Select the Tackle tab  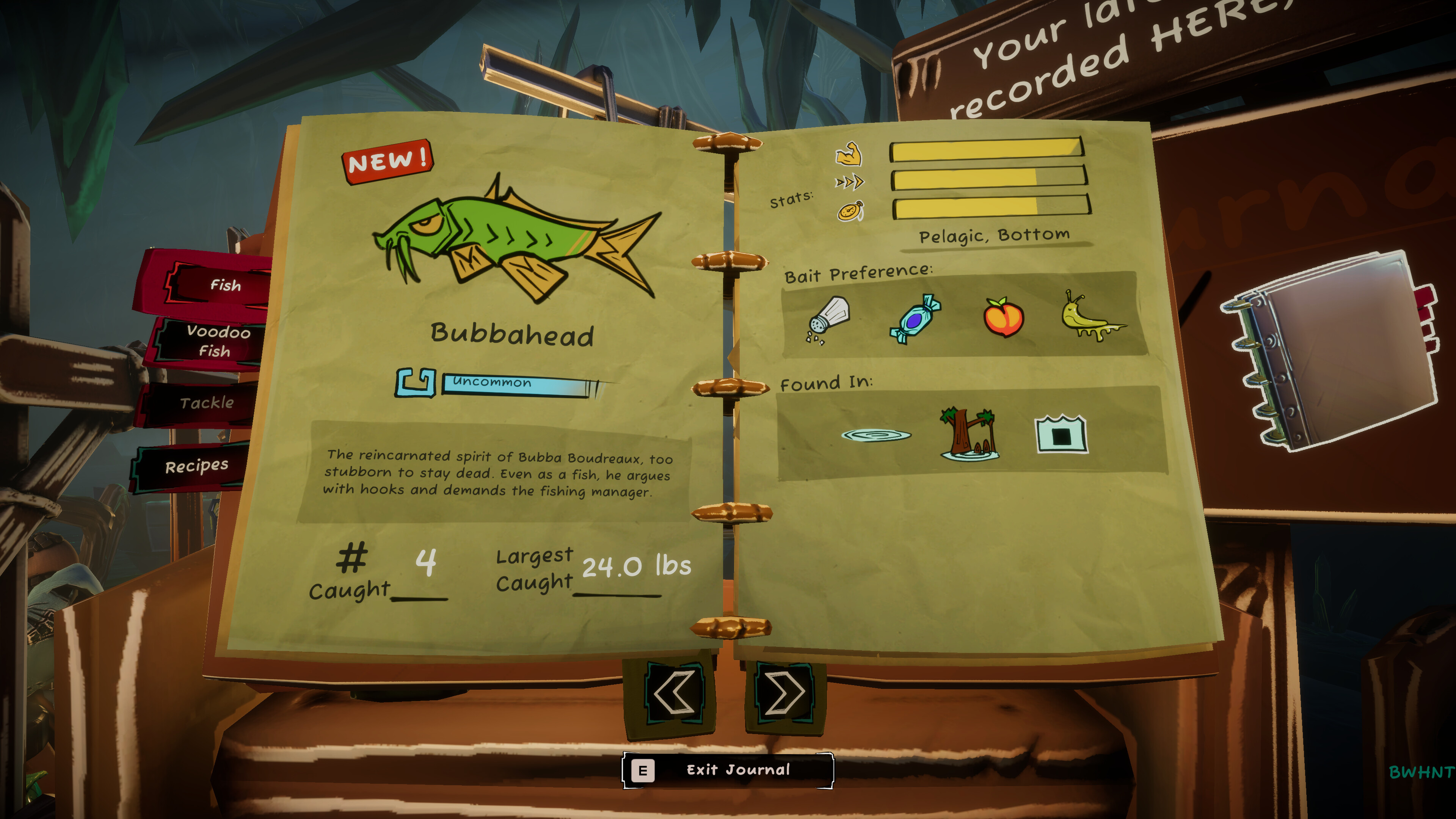(x=206, y=403)
